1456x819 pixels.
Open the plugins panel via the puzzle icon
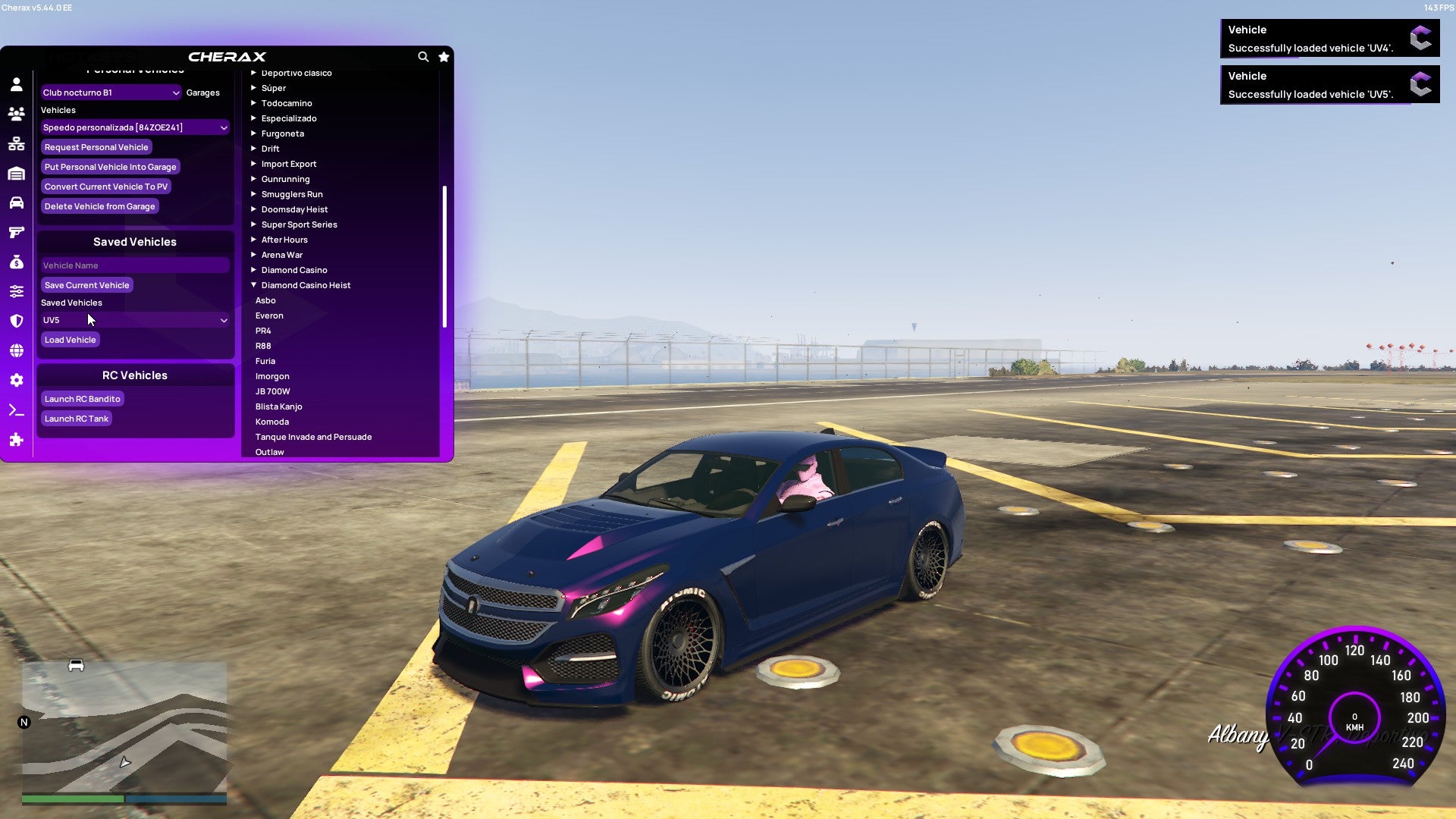16,440
